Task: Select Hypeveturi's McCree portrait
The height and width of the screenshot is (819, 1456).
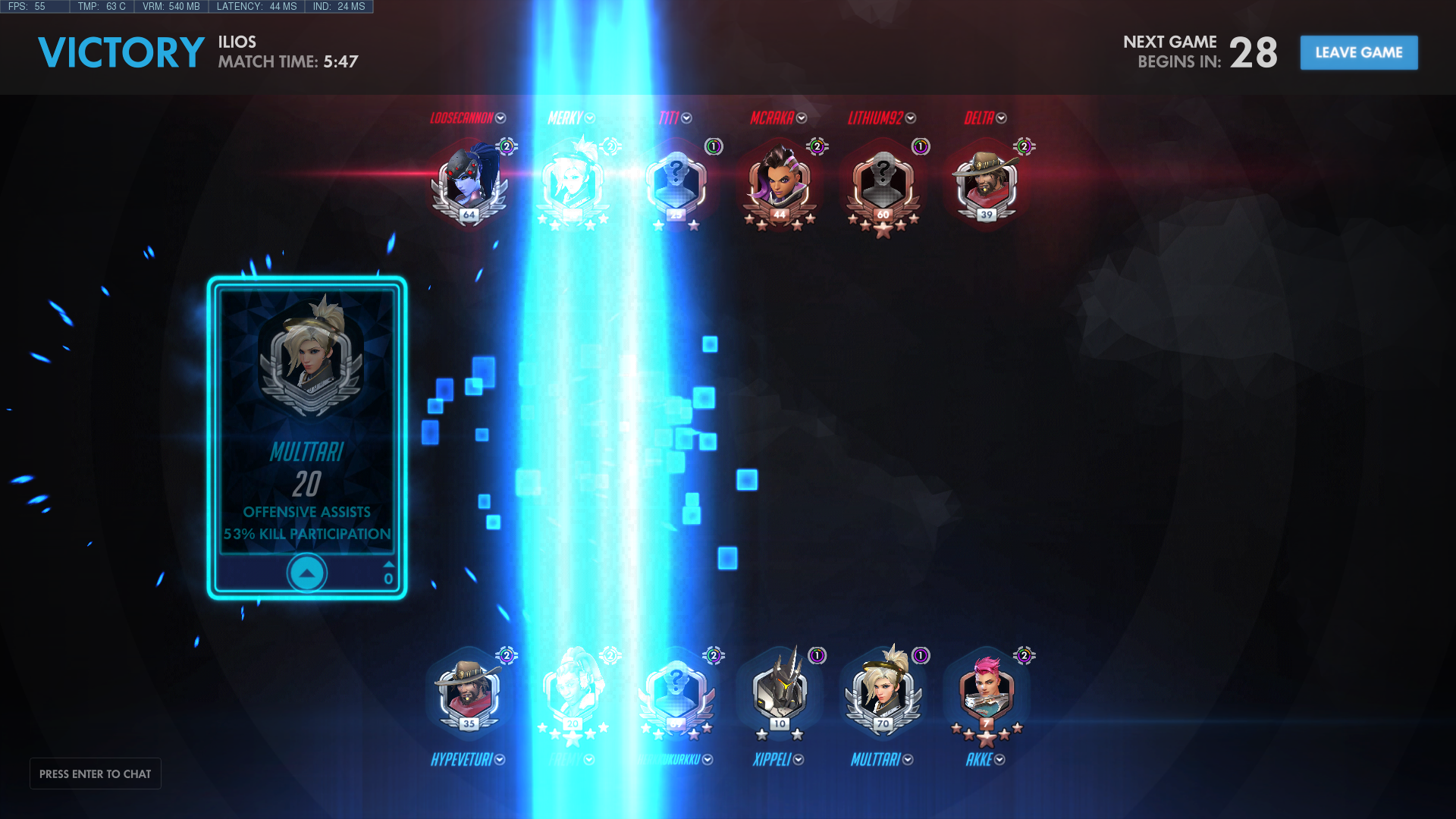Action: (x=469, y=692)
